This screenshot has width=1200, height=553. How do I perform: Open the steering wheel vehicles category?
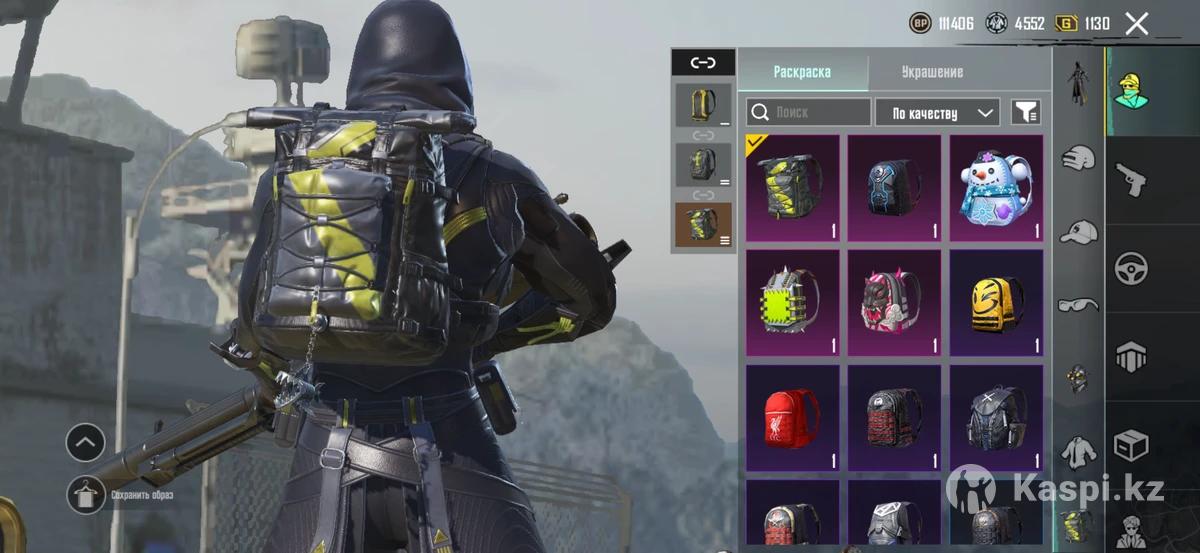(1132, 268)
